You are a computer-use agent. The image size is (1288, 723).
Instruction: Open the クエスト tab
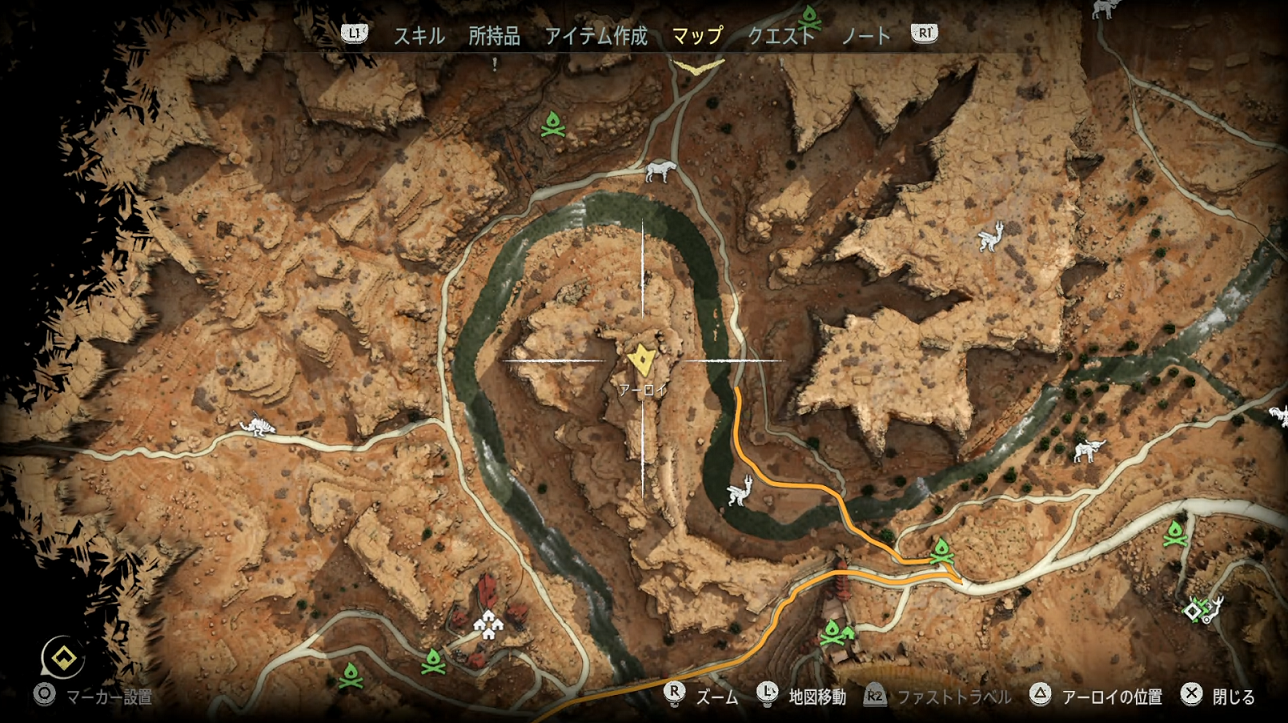[x=781, y=36]
